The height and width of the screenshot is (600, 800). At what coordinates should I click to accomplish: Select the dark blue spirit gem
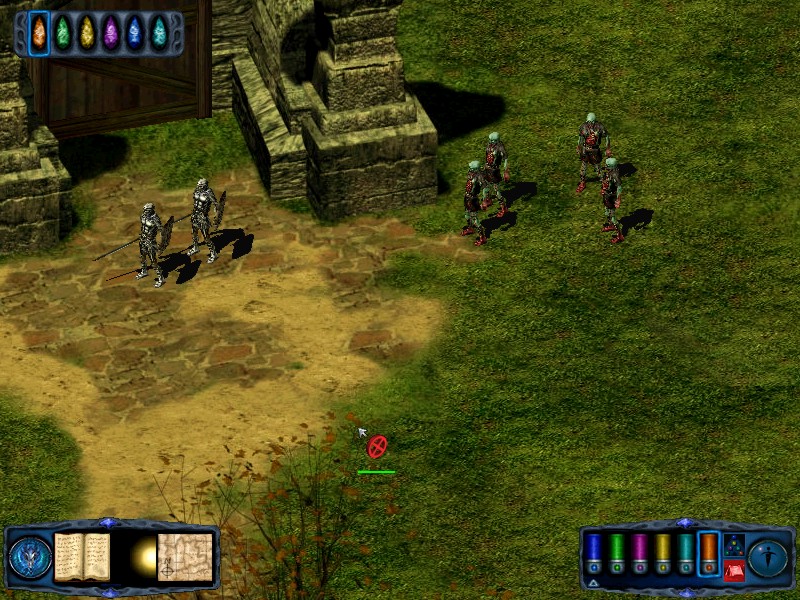[135, 32]
